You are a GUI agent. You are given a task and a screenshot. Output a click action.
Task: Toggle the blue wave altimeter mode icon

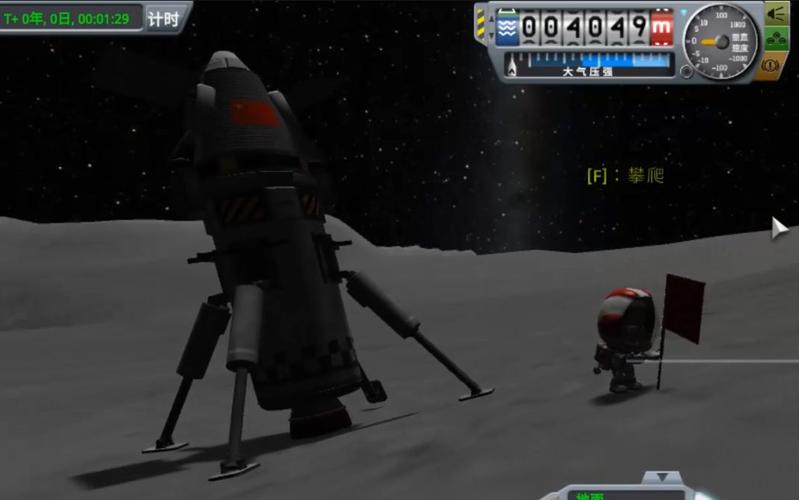click(508, 26)
